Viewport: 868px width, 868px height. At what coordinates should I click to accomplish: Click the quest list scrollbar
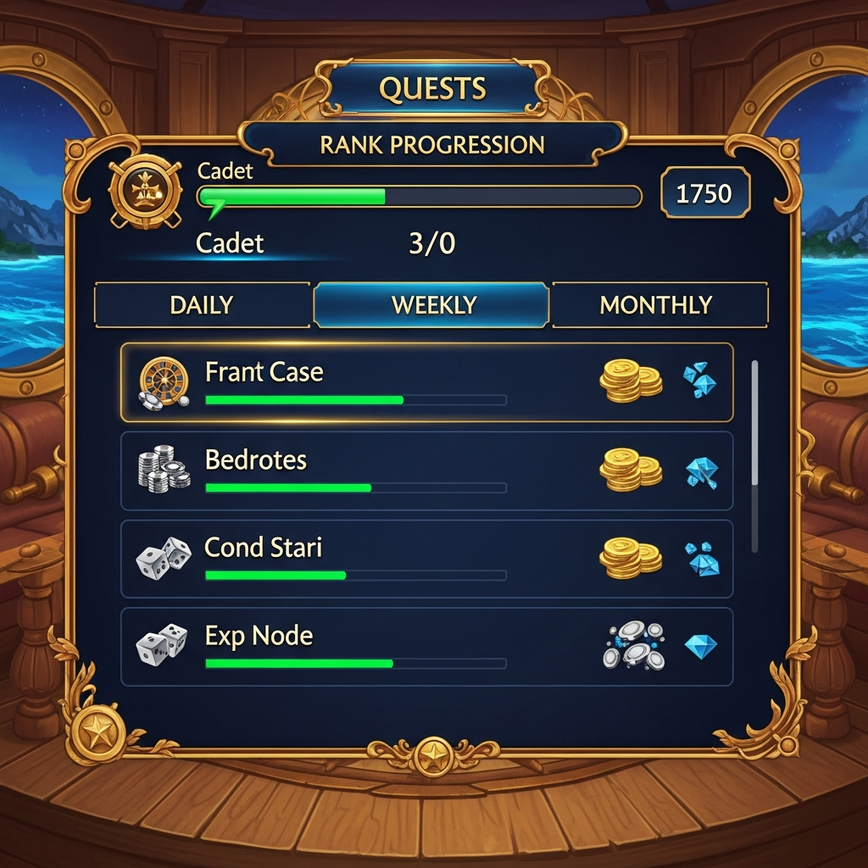754,455
